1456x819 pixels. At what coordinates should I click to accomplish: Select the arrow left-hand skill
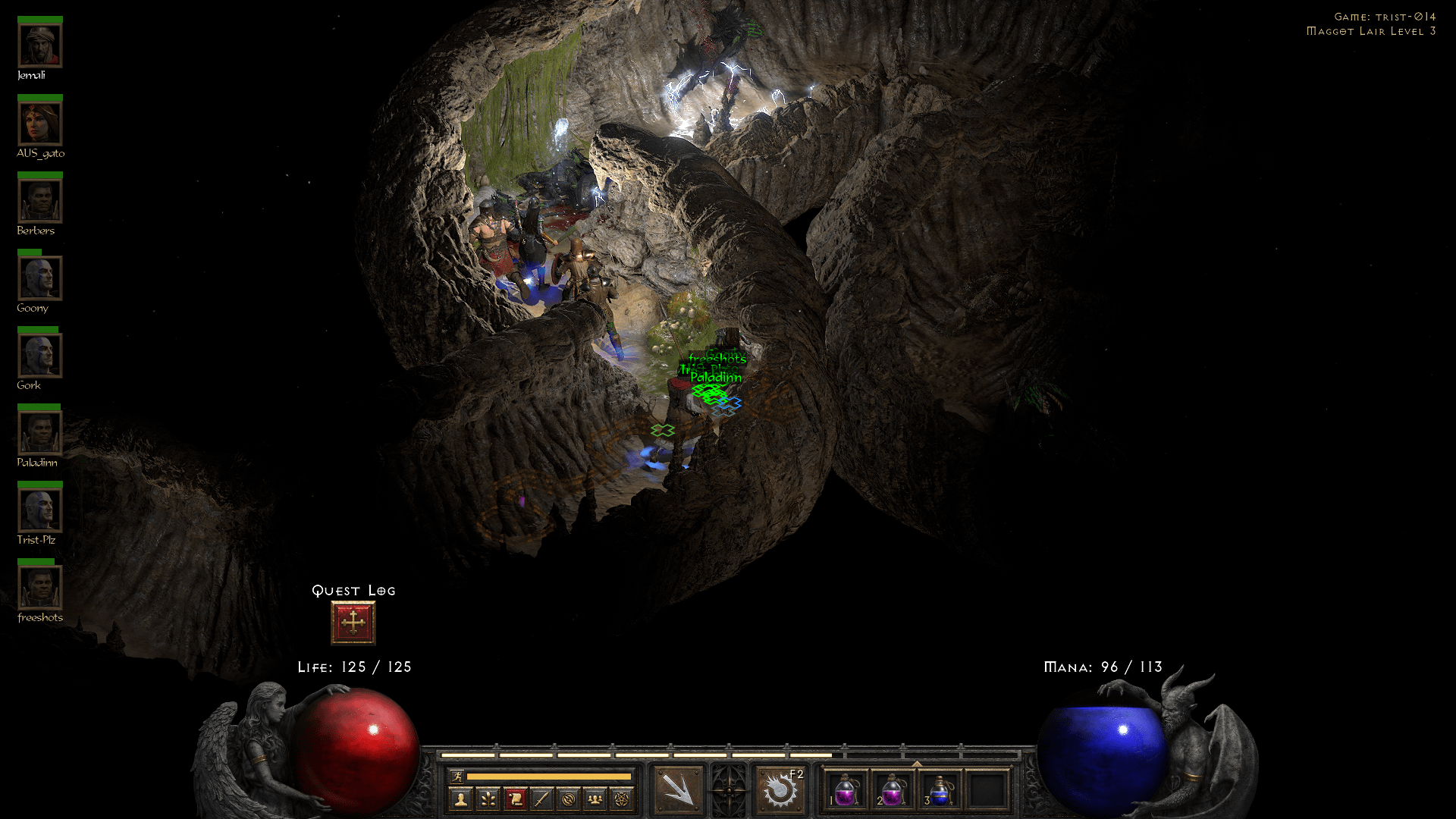tap(680, 792)
